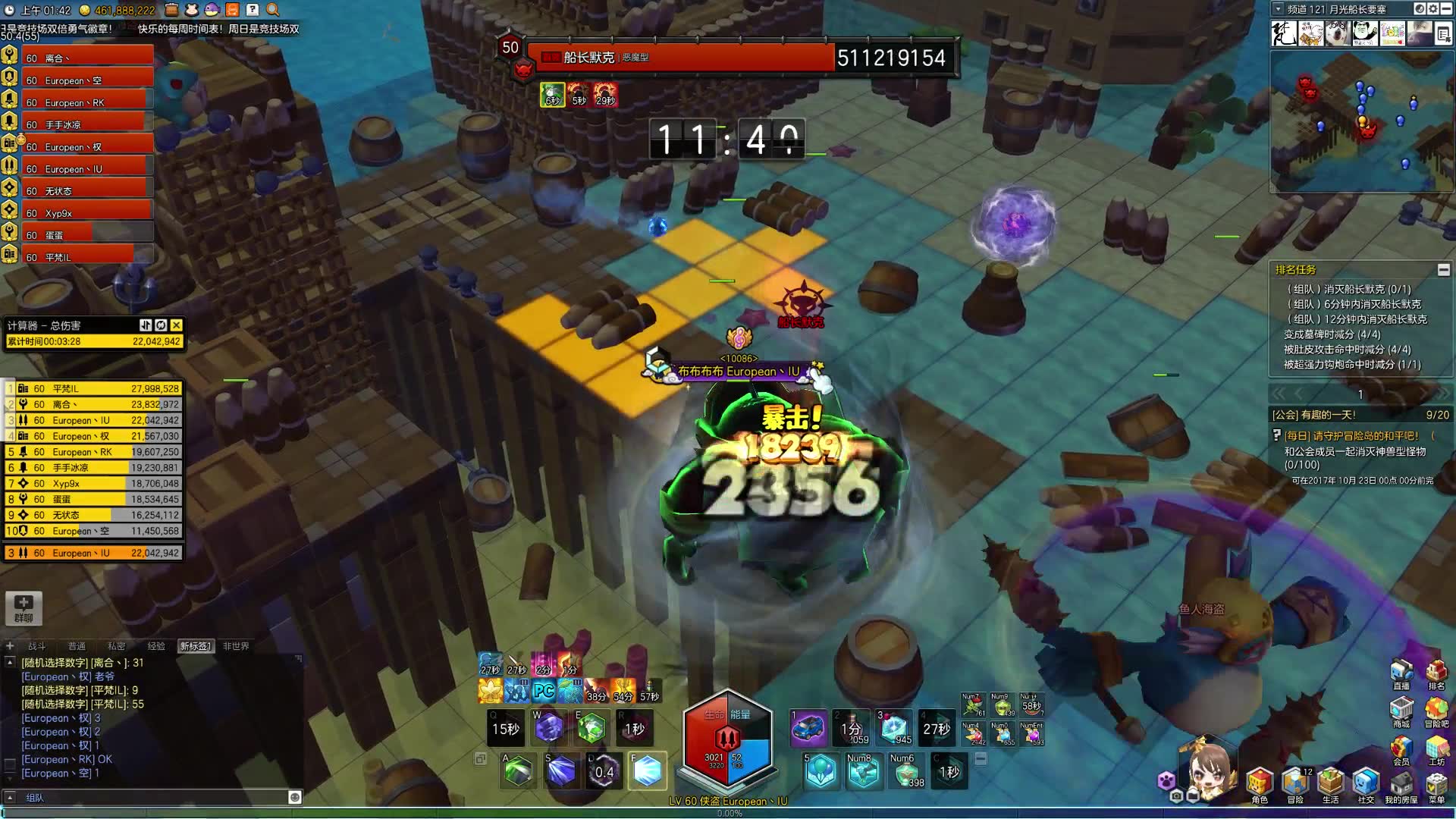1456x819 pixels.
Task: Click the husky dog emote thumbnail
Action: tap(1338, 33)
